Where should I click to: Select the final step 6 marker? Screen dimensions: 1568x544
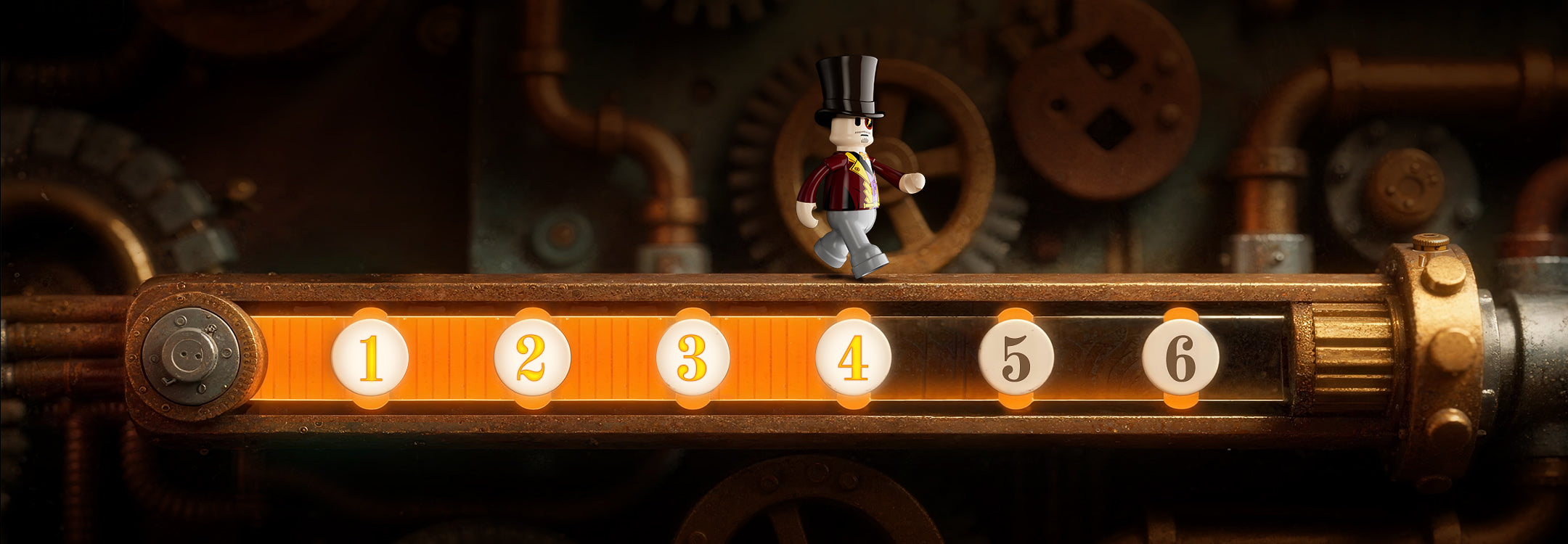pyautogui.click(x=1180, y=358)
